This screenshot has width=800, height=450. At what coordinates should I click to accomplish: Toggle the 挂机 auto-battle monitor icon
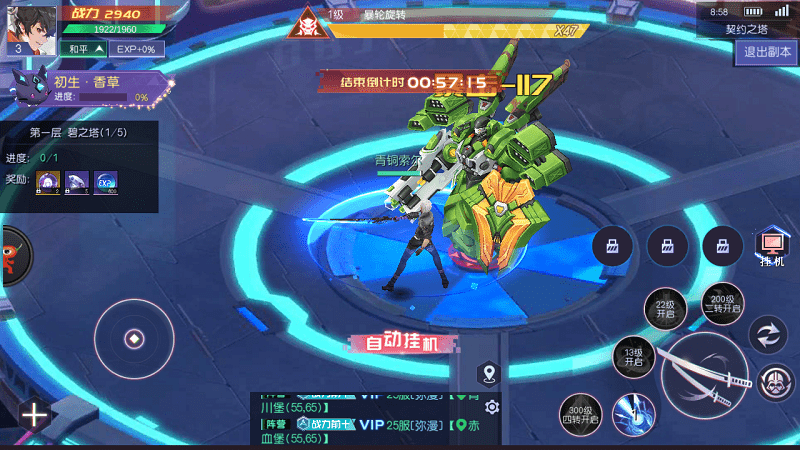(771, 246)
